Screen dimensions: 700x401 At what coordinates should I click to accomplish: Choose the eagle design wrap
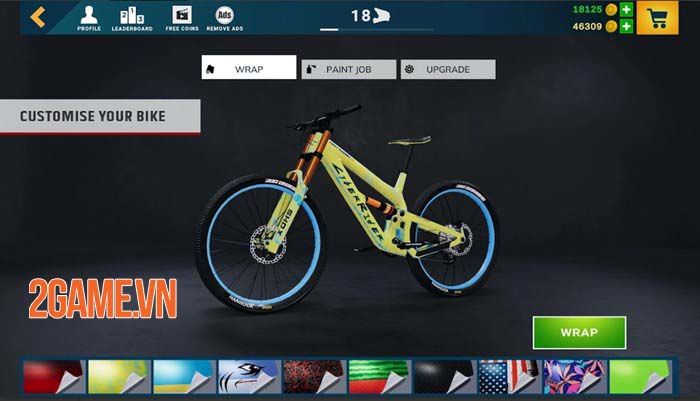coord(248,376)
